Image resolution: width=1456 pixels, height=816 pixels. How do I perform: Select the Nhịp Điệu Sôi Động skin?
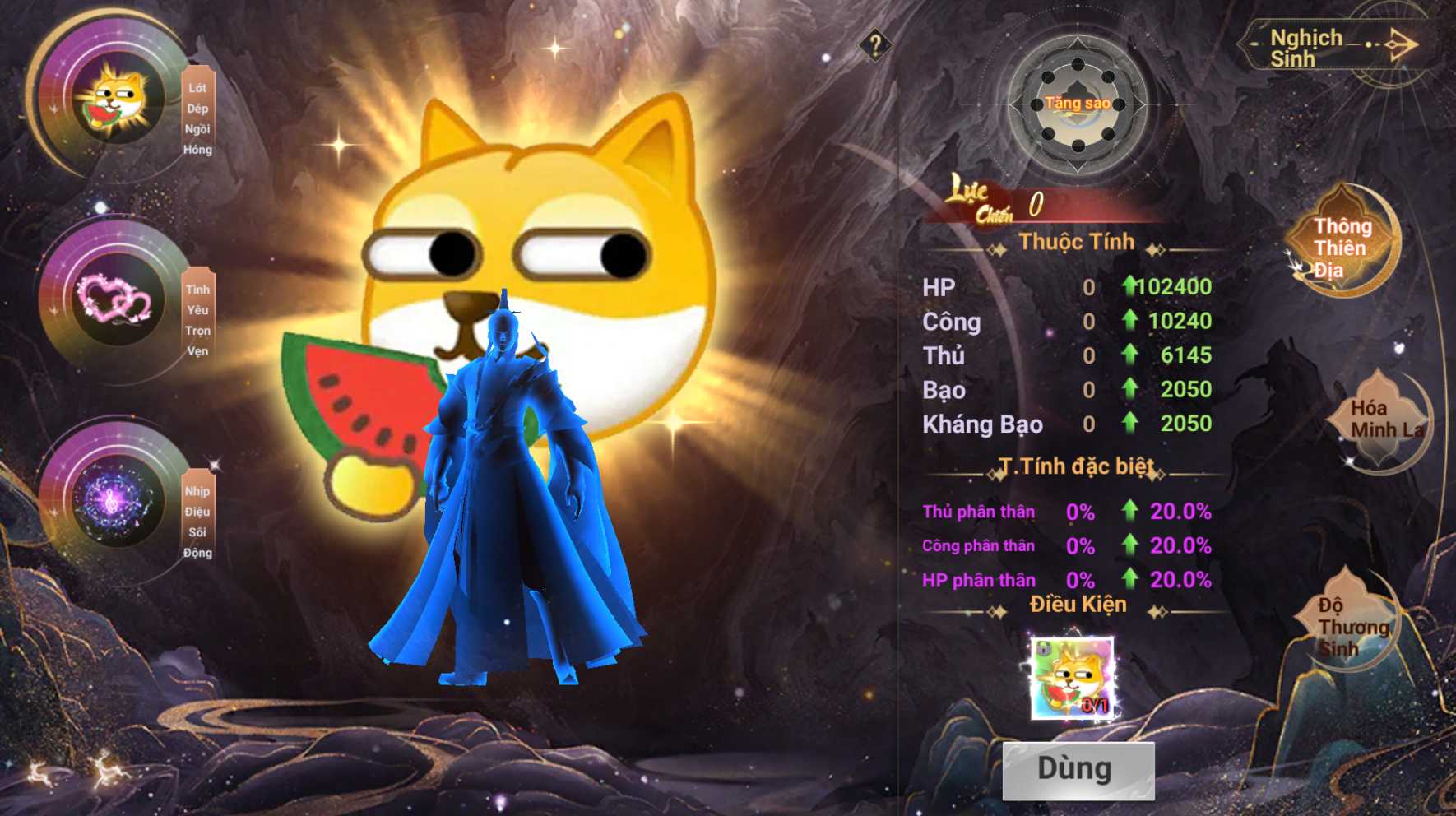click(117, 500)
